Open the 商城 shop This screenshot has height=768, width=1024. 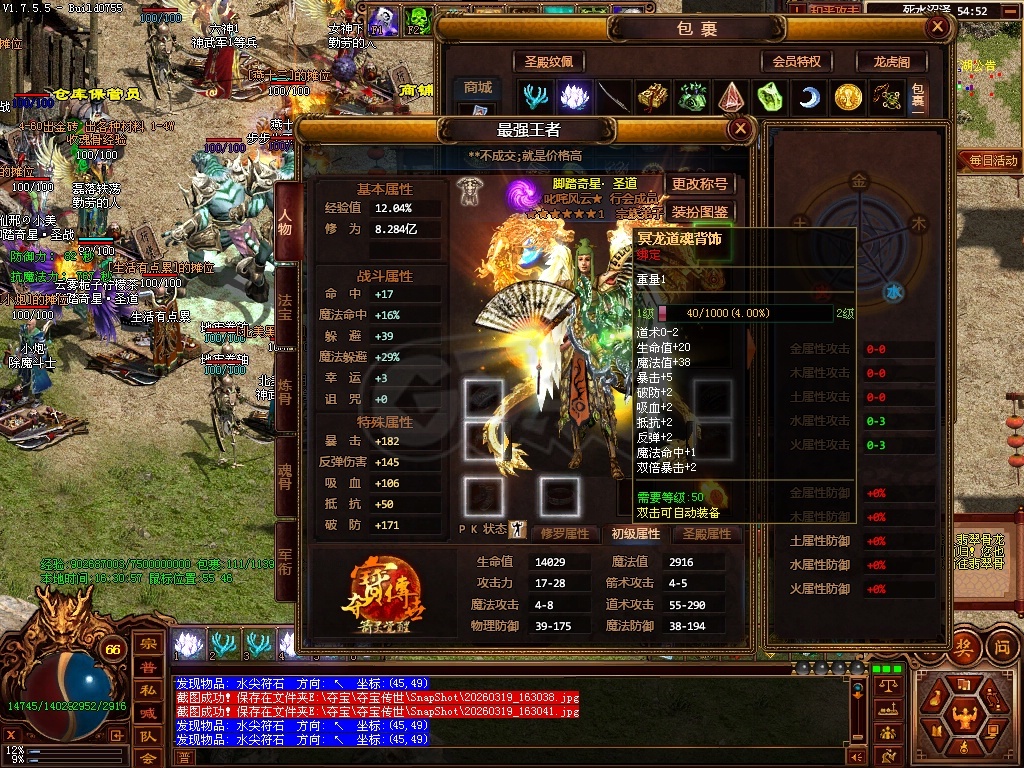[x=478, y=88]
